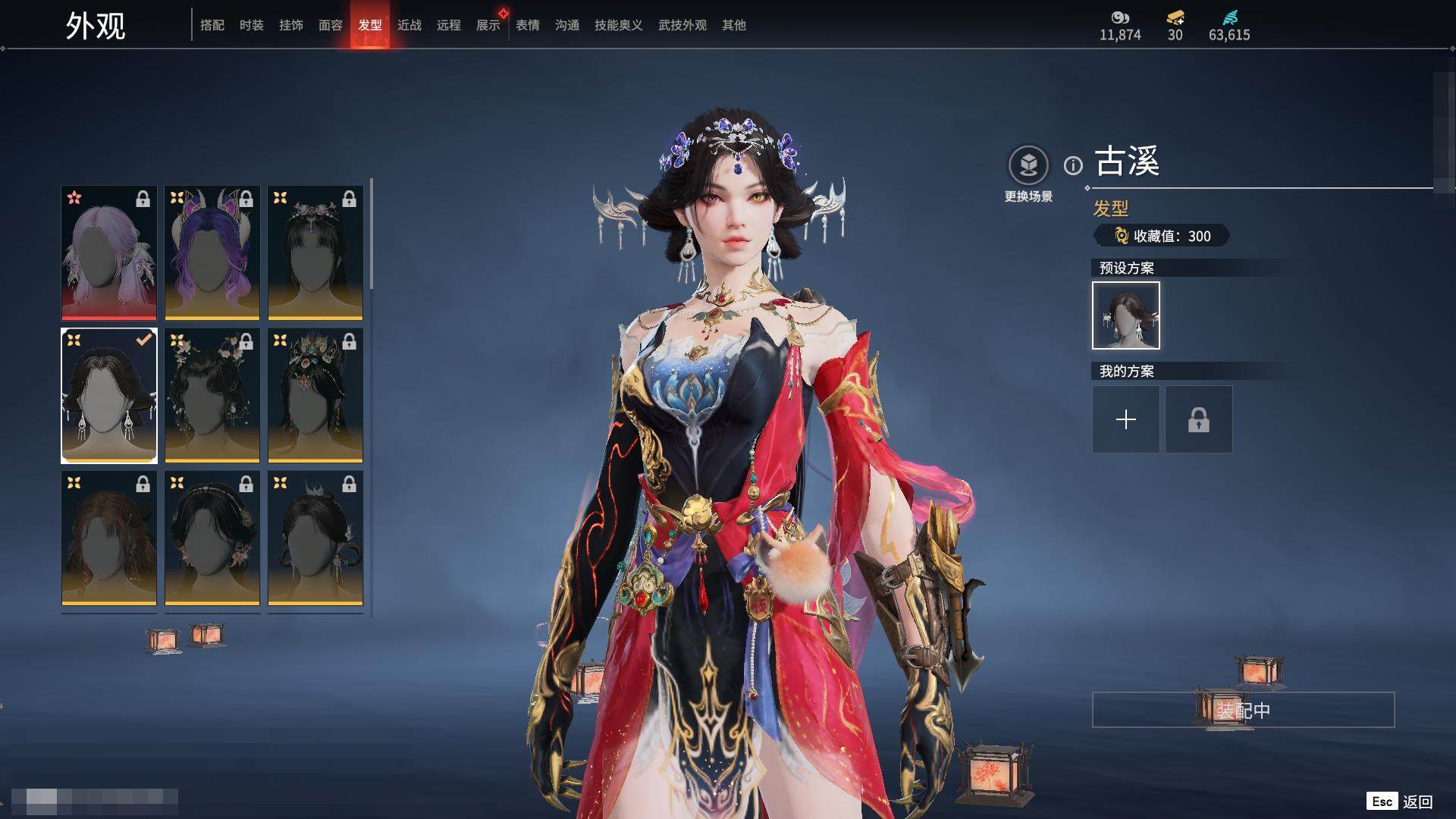Pick the brown wavy hairstyle thumbnail

(109, 538)
